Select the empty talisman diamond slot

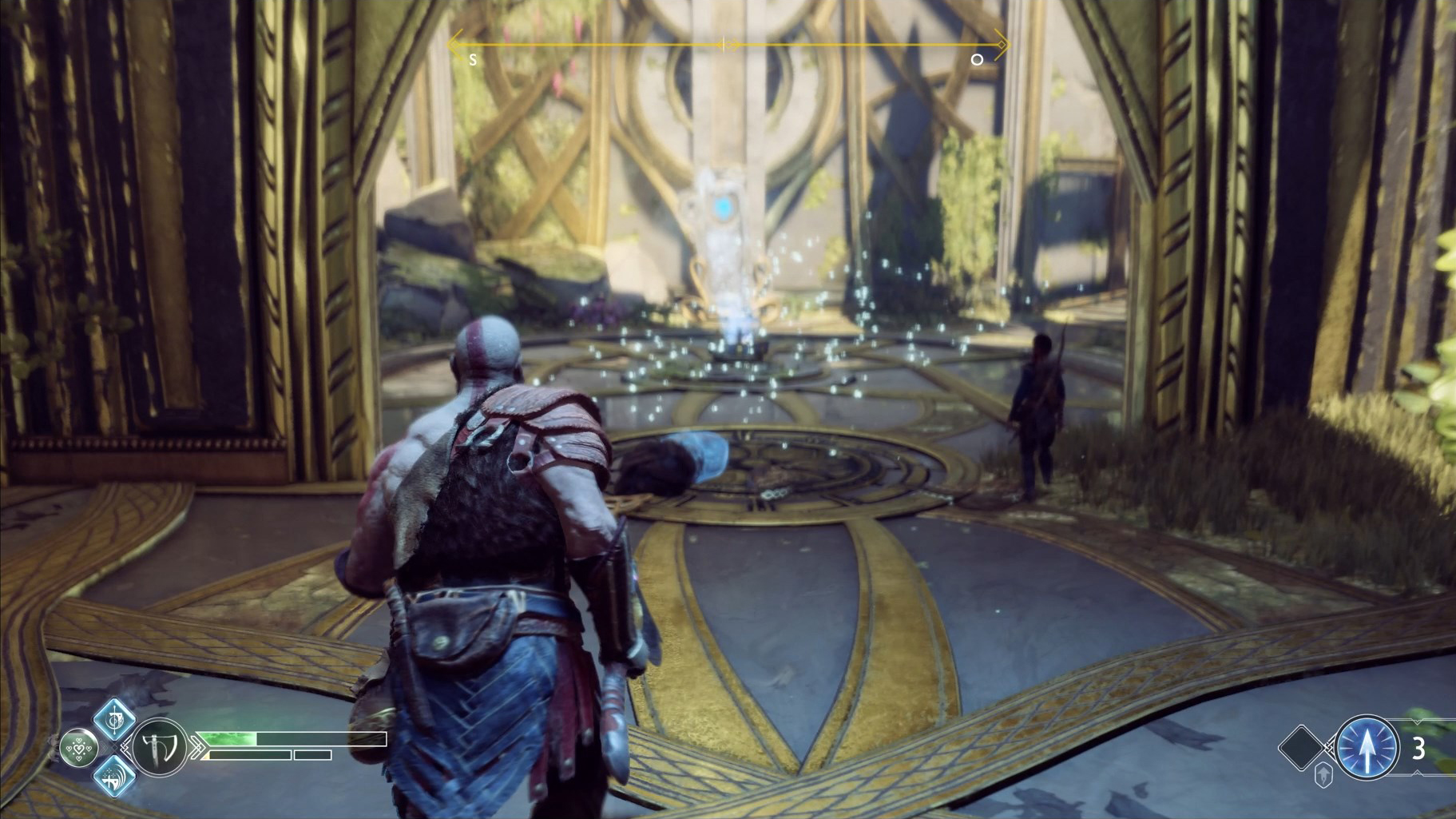click(x=1300, y=749)
